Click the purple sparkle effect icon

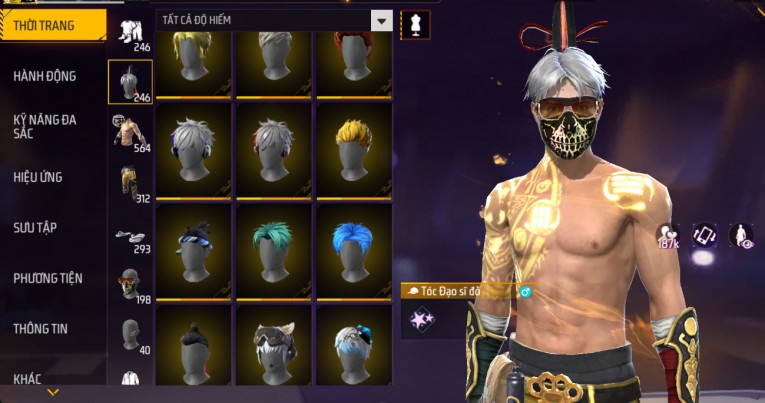point(423,320)
